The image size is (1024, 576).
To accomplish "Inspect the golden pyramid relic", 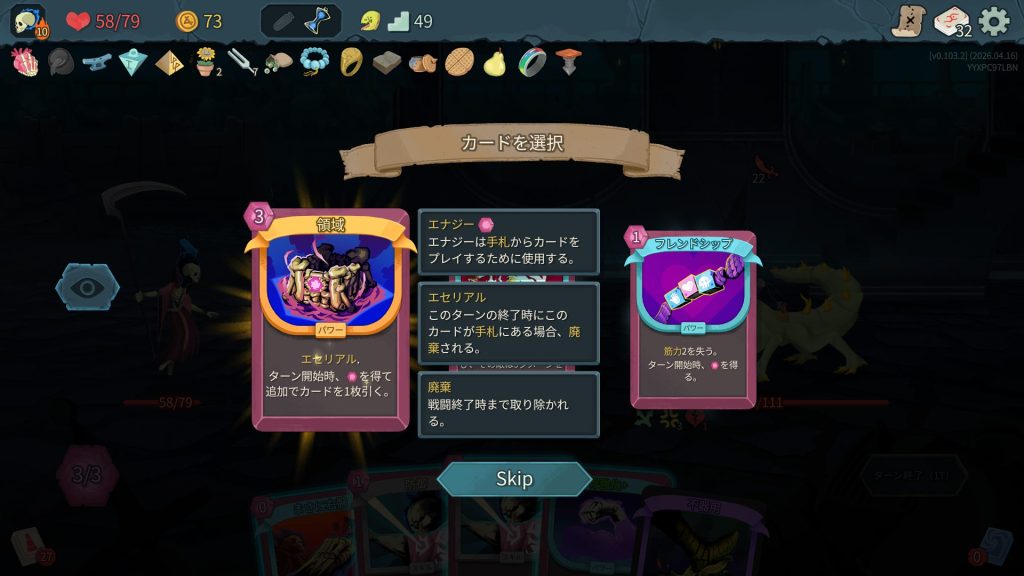I will pyautogui.click(x=169, y=62).
